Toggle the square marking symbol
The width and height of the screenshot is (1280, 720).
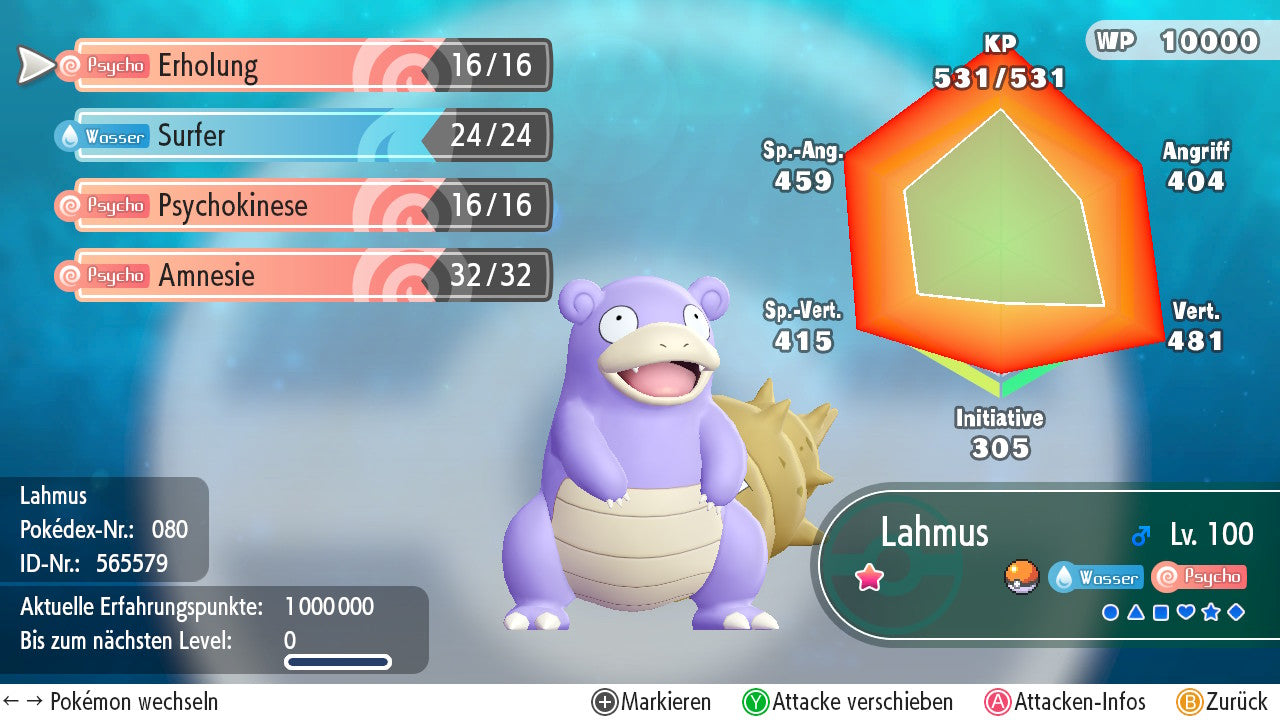point(1161,612)
